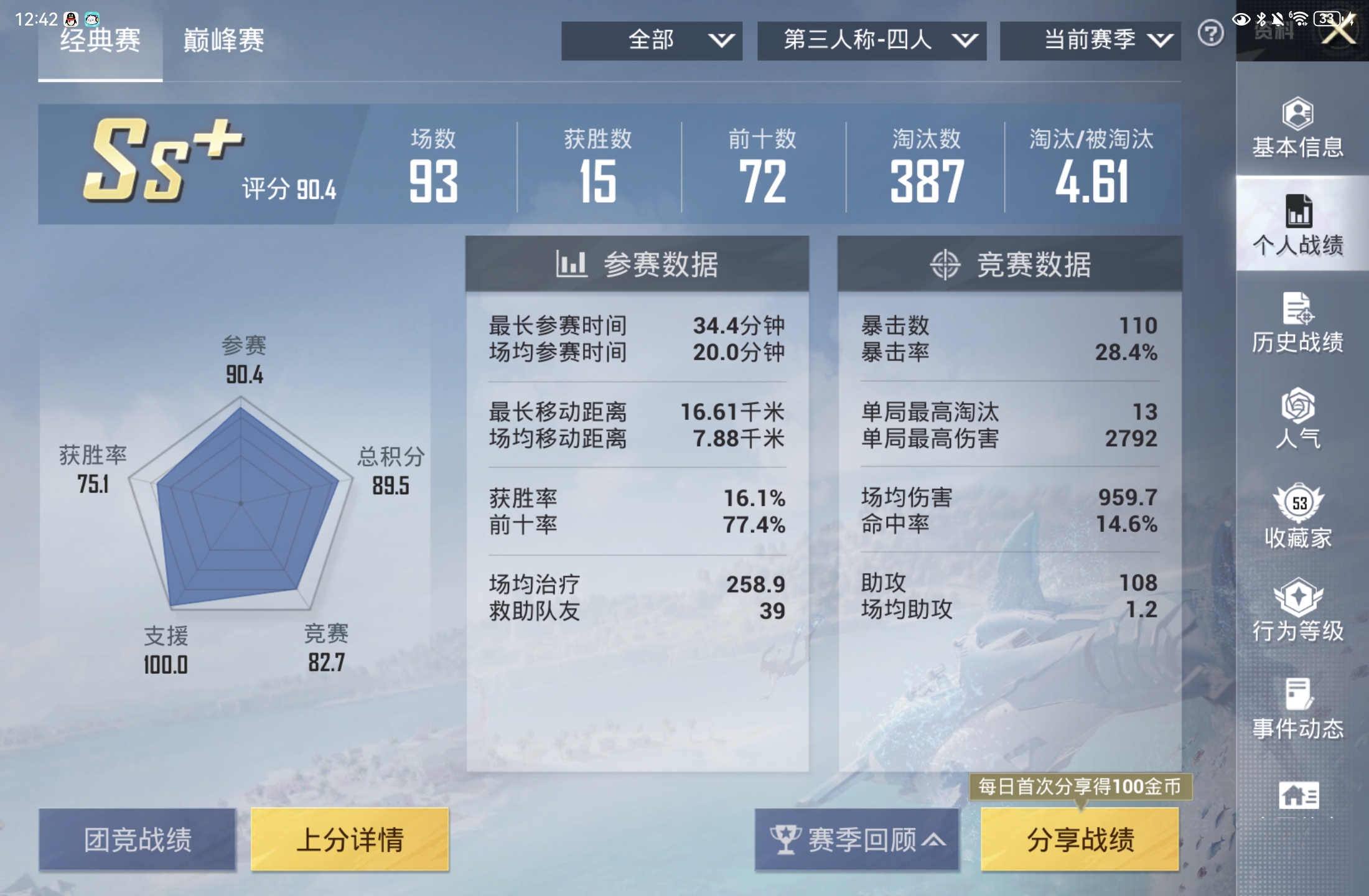Open 历史战绩 match history
This screenshot has width=1369, height=896.
(x=1298, y=324)
